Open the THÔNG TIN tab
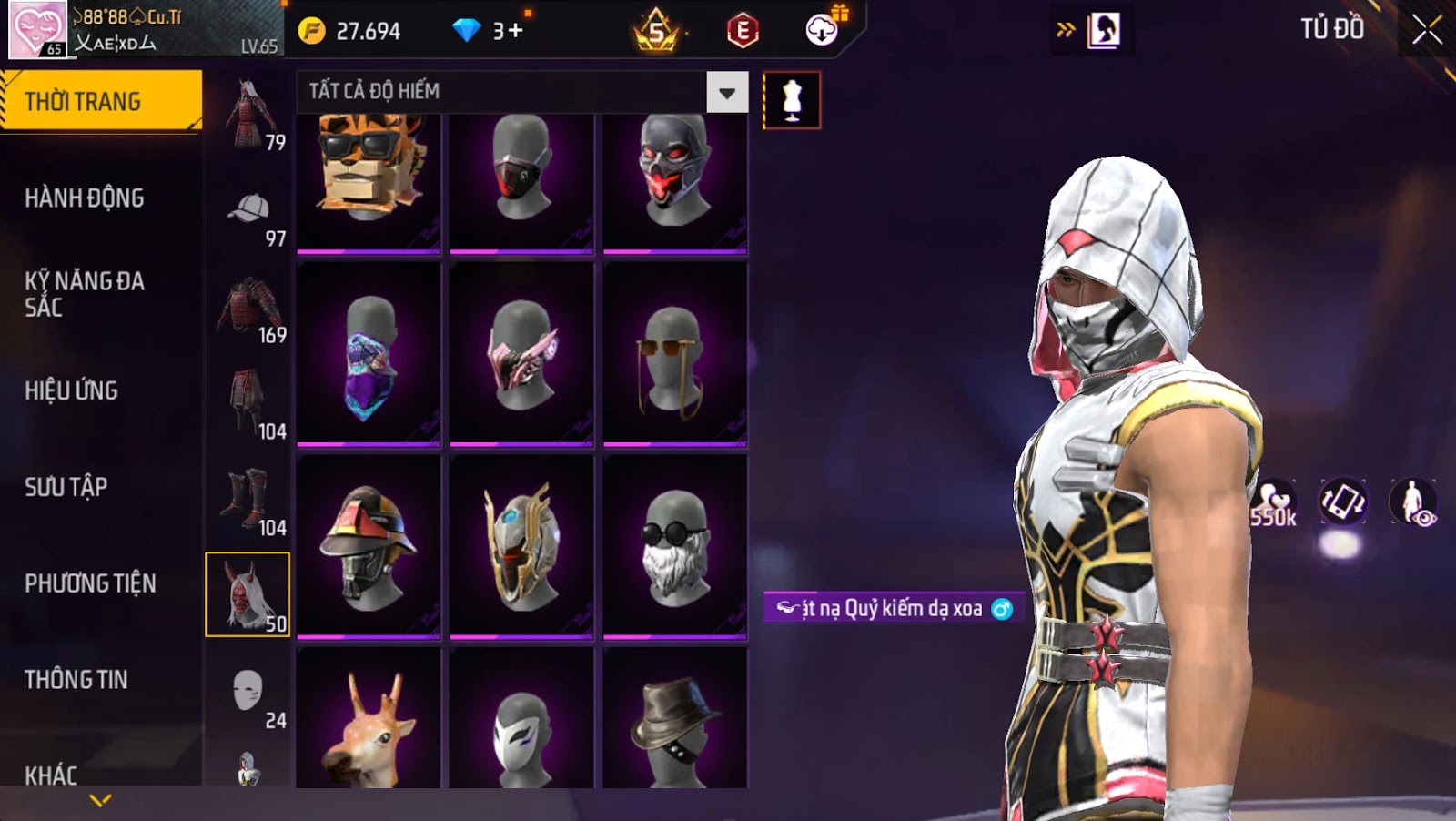The height and width of the screenshot is (821, 1456). (x=76, y=679)
